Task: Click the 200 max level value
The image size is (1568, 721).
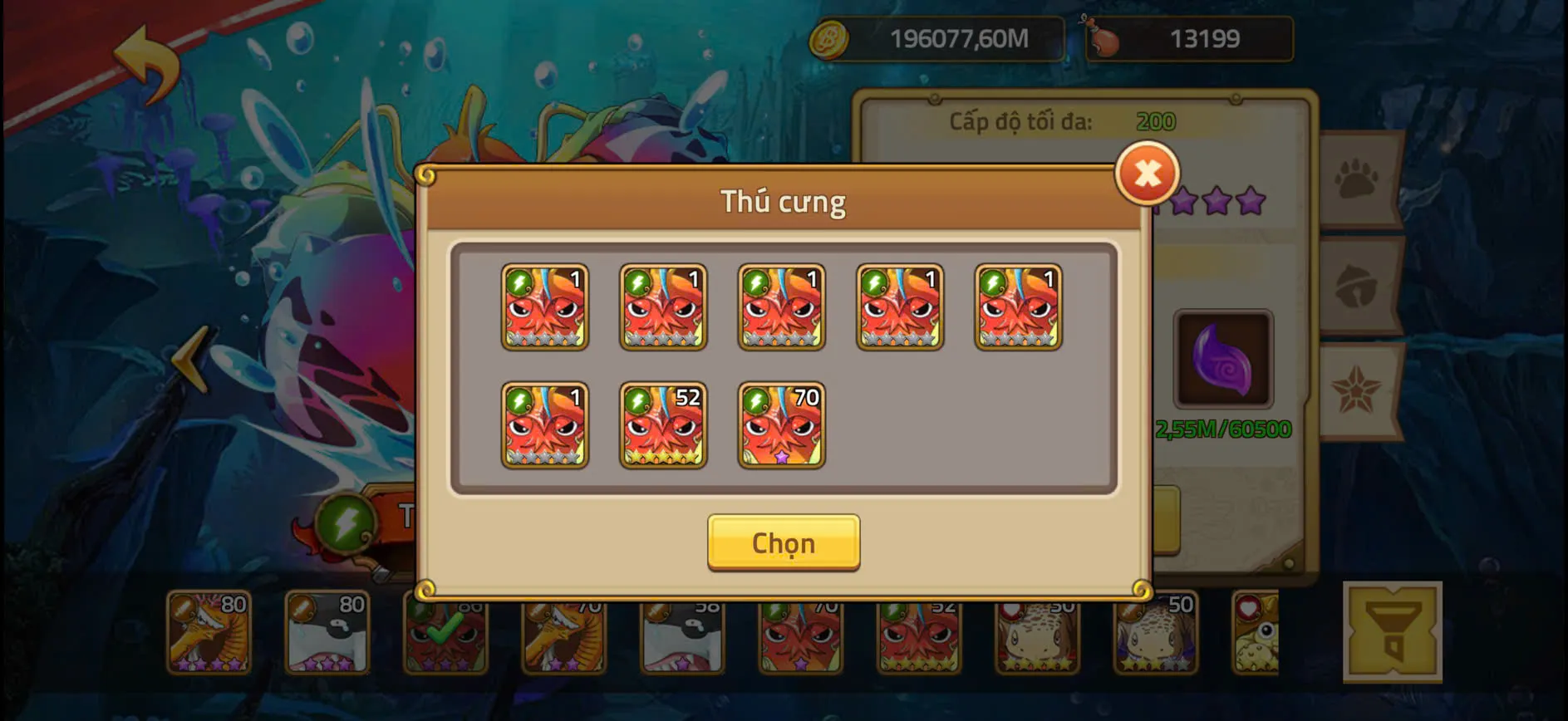Action: tap(1156, 121)
